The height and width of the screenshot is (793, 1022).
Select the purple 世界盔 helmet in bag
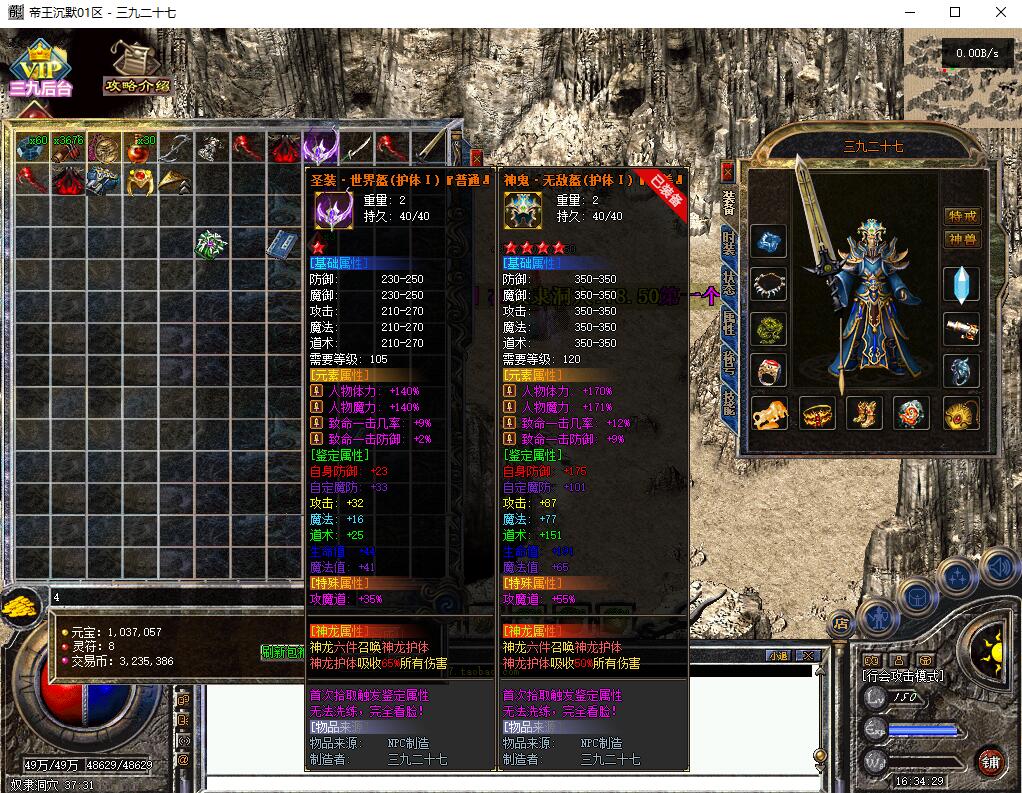pyautogui.click(x=321, y=148)
